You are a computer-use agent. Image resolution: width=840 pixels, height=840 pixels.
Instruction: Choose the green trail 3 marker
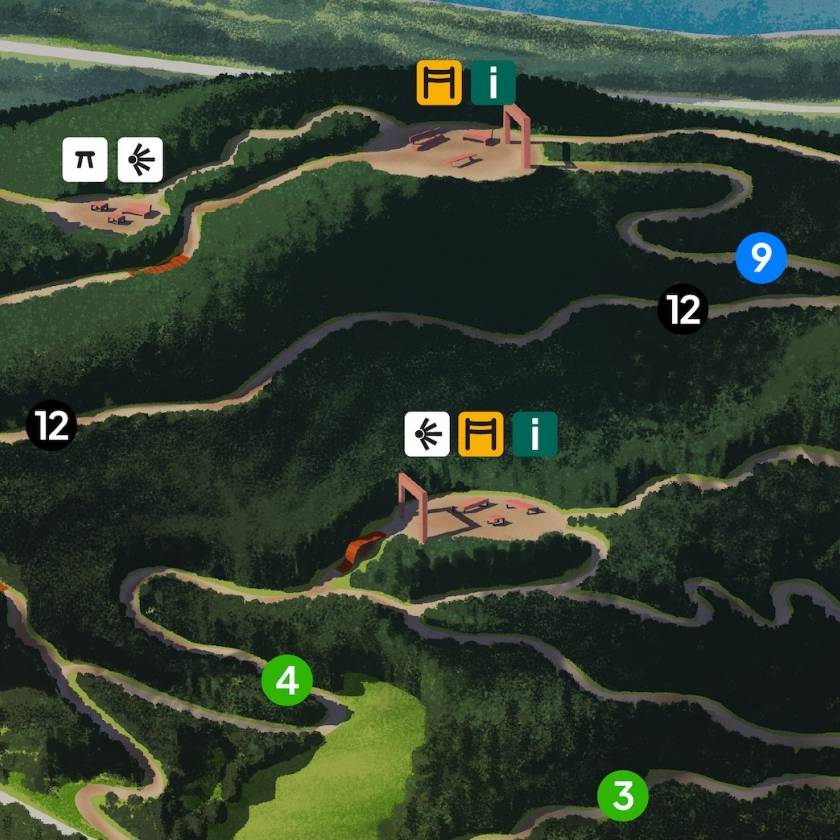[x=623, y=796]
